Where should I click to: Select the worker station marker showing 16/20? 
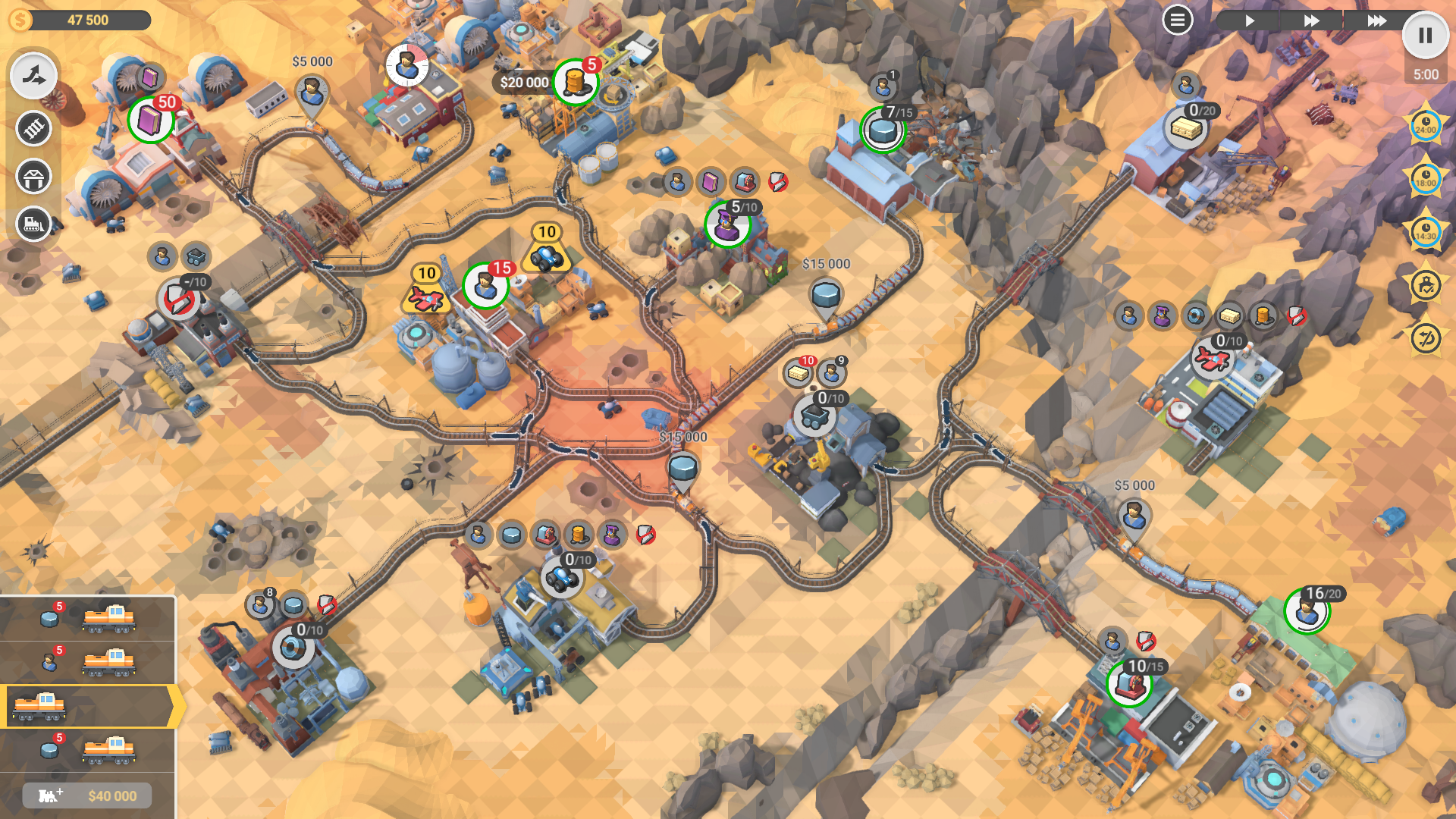pos(1307,610)
